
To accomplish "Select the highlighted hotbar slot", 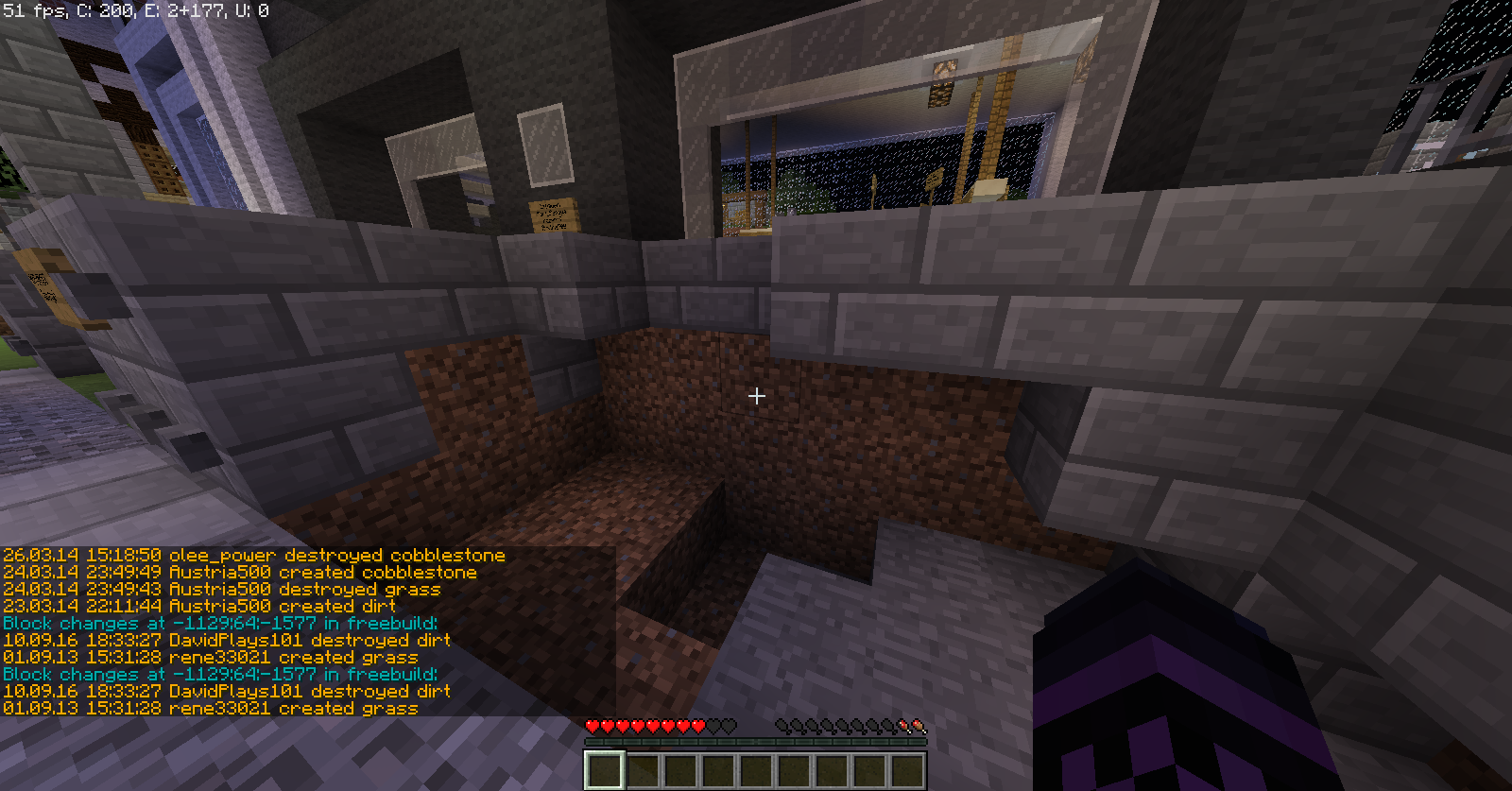I will point(604,770).
